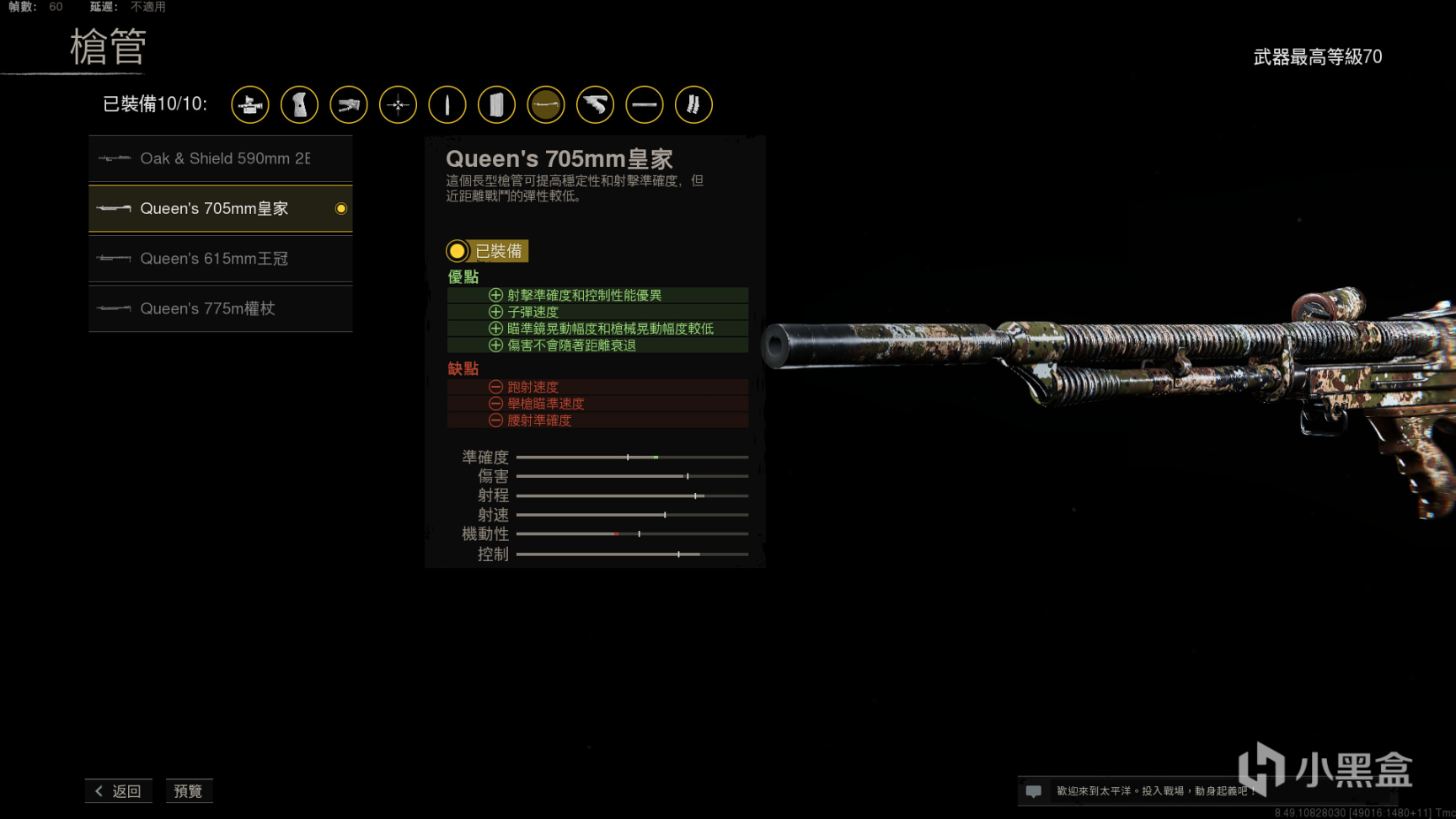1456x819 pixels.
Task: Open the underbarrel foregrip slot
Action: pyautogui.click(x=595, y=105)
